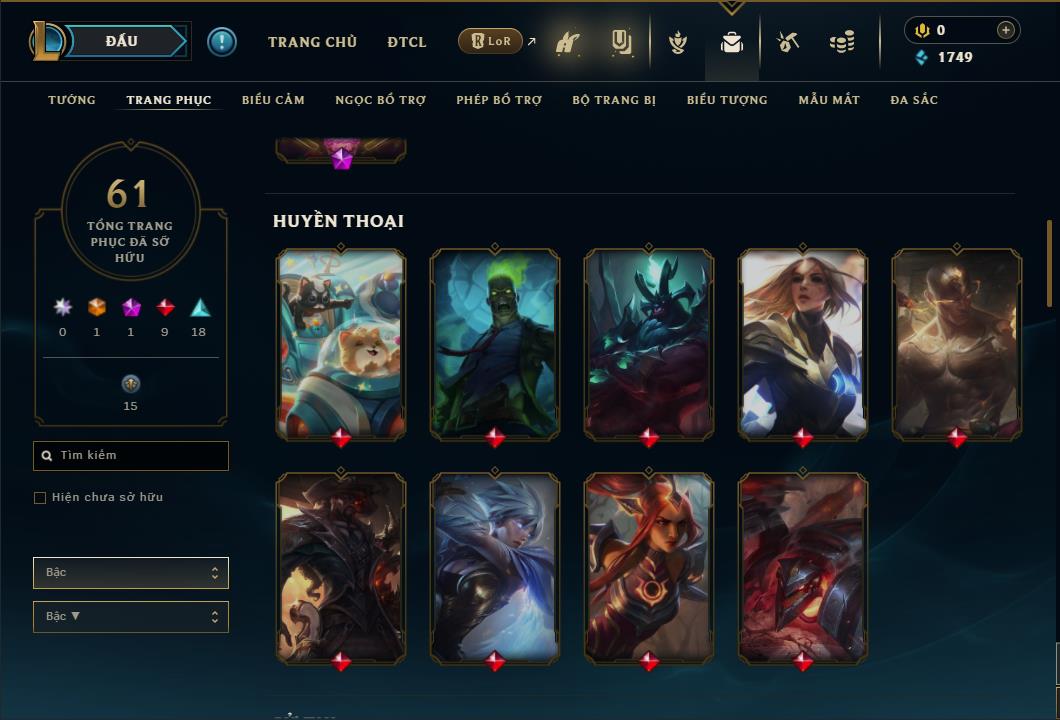Viewport: 1060px width, 720px height.
Task: Open the BIỂU CẢM tab
Action: tap(273, 100)
